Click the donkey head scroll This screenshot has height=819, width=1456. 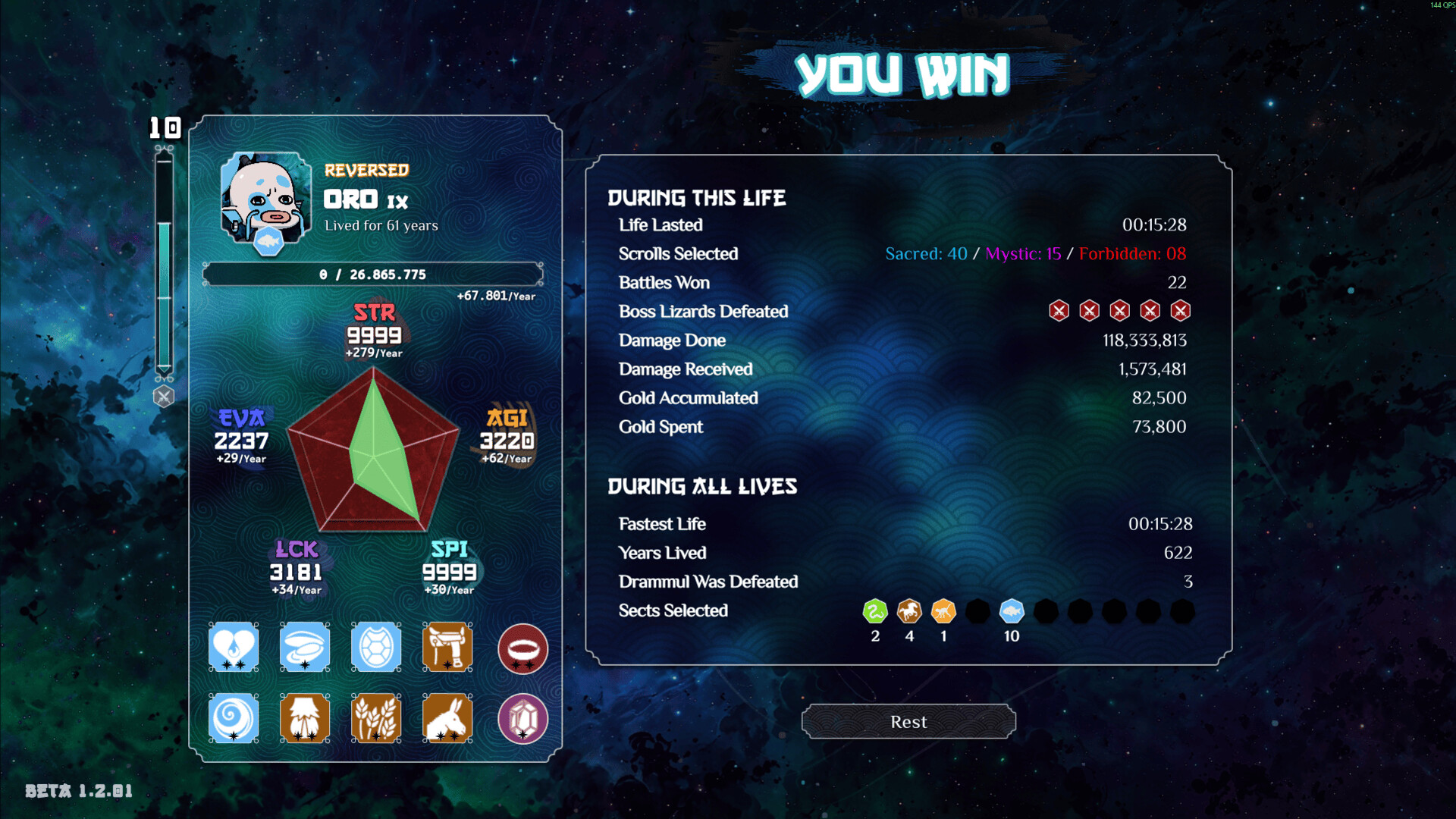(447, 717)
